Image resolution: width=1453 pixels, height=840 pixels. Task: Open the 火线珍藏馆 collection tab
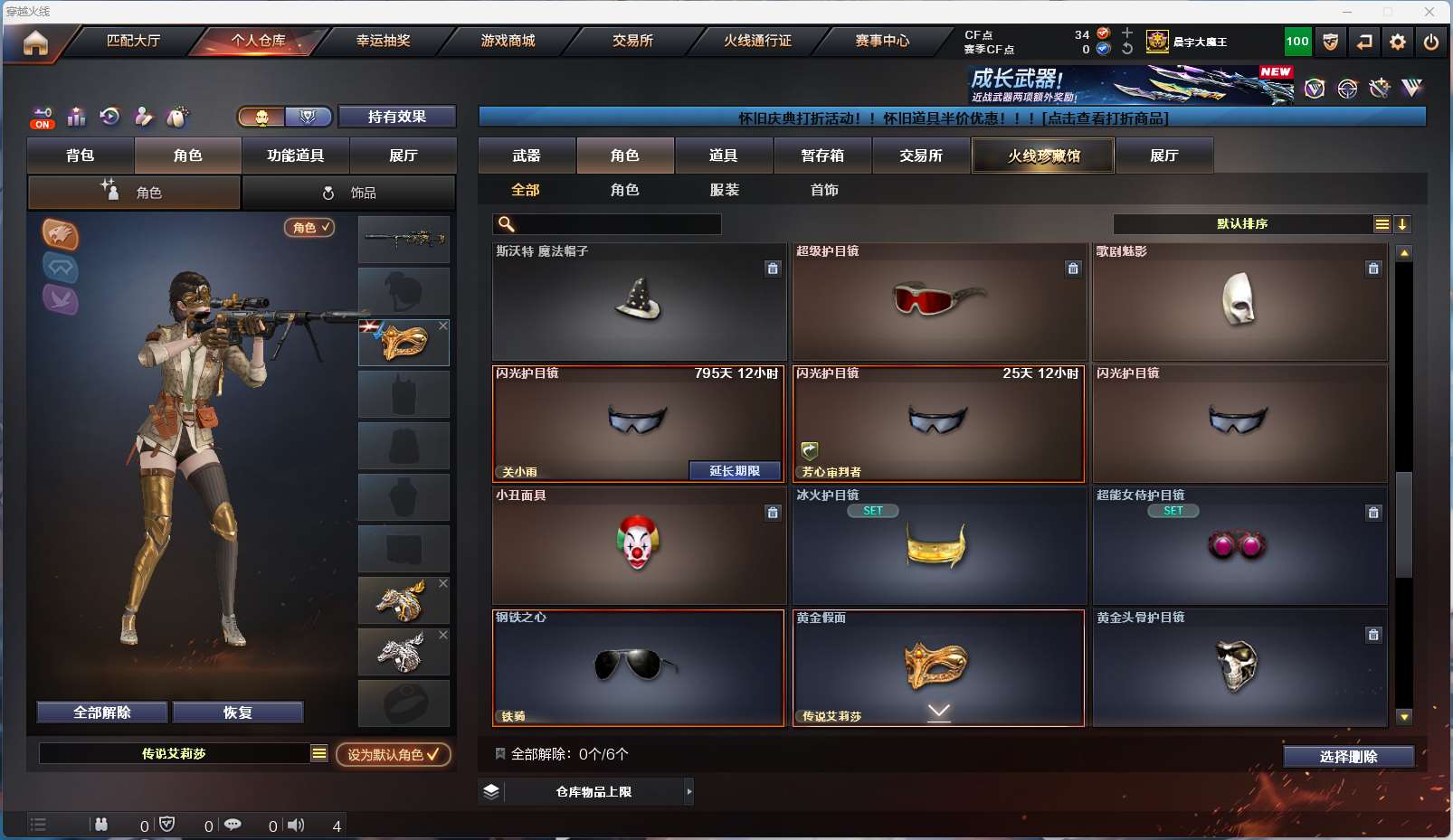tap(1043, 156)
